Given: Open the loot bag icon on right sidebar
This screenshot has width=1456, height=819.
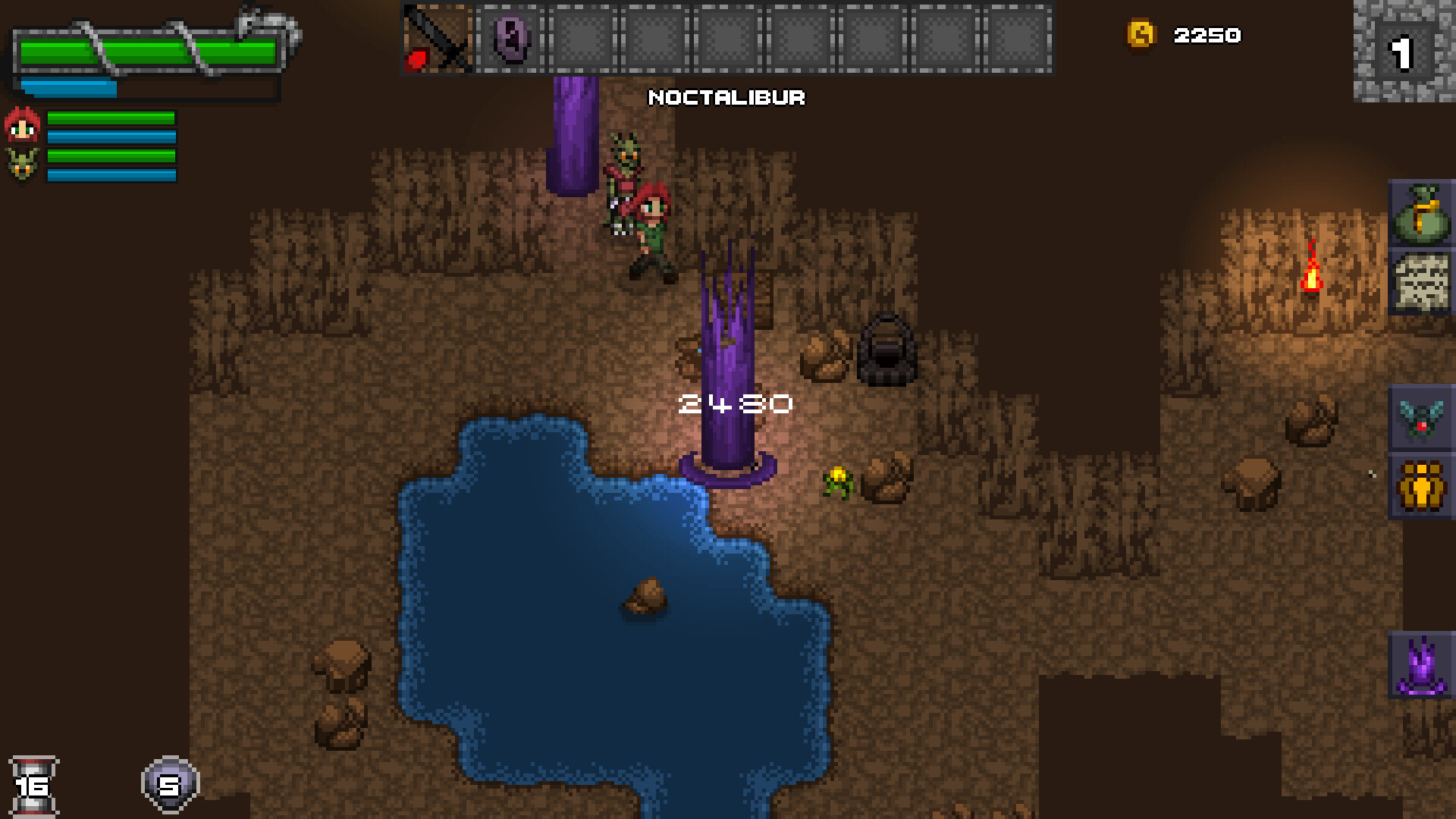Looking at the screenshot, I should (1423, 214).
